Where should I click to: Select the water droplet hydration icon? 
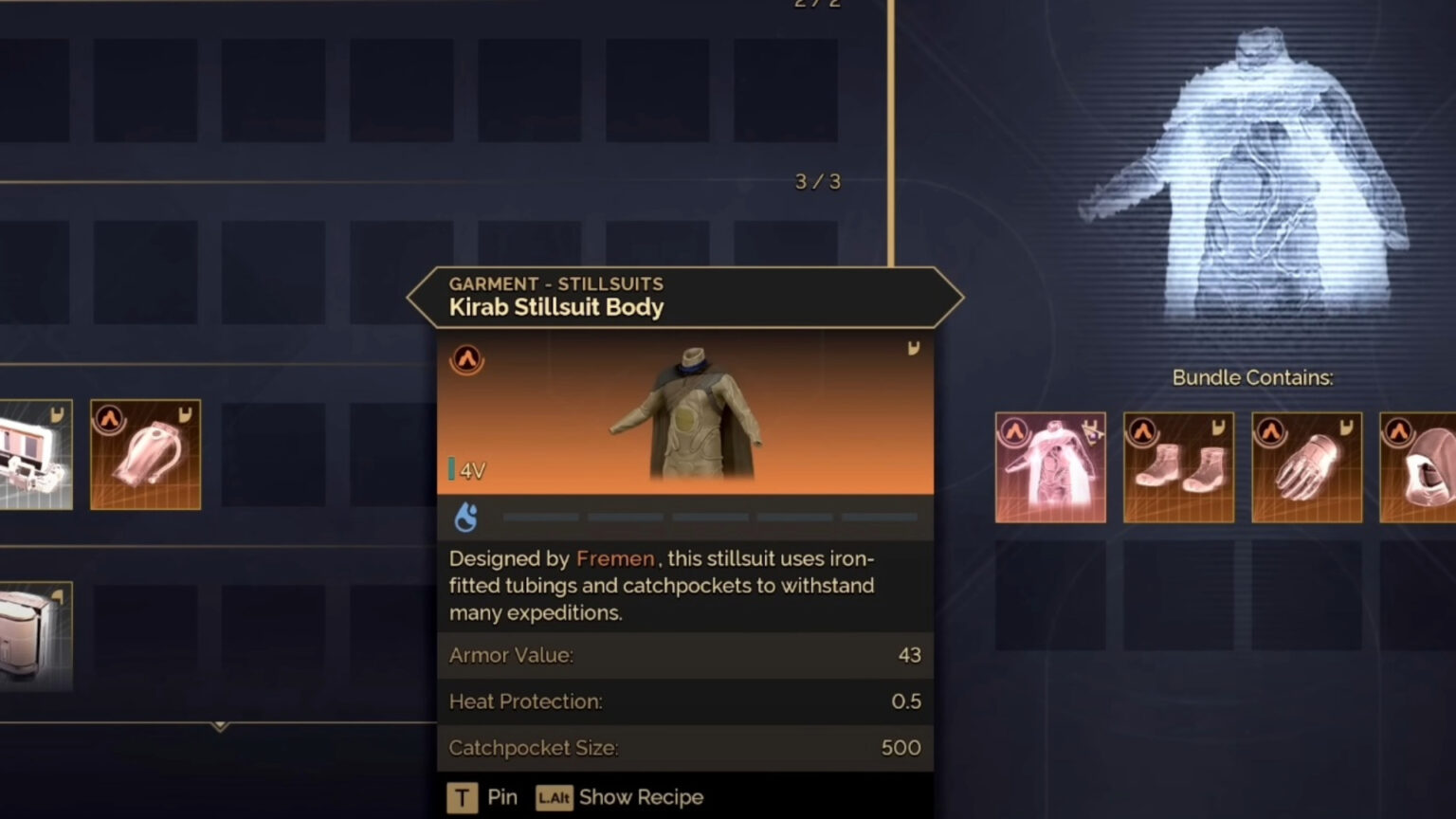pos(465,517)
